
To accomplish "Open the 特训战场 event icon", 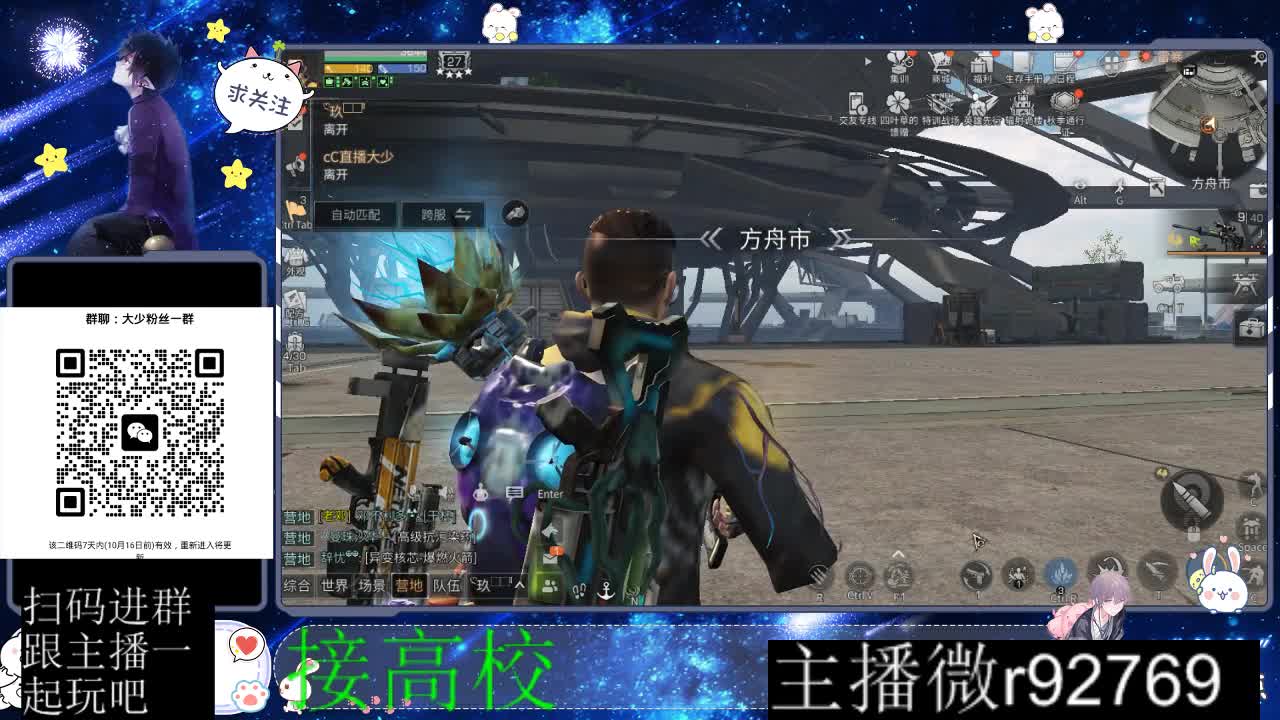I will 940,102.
